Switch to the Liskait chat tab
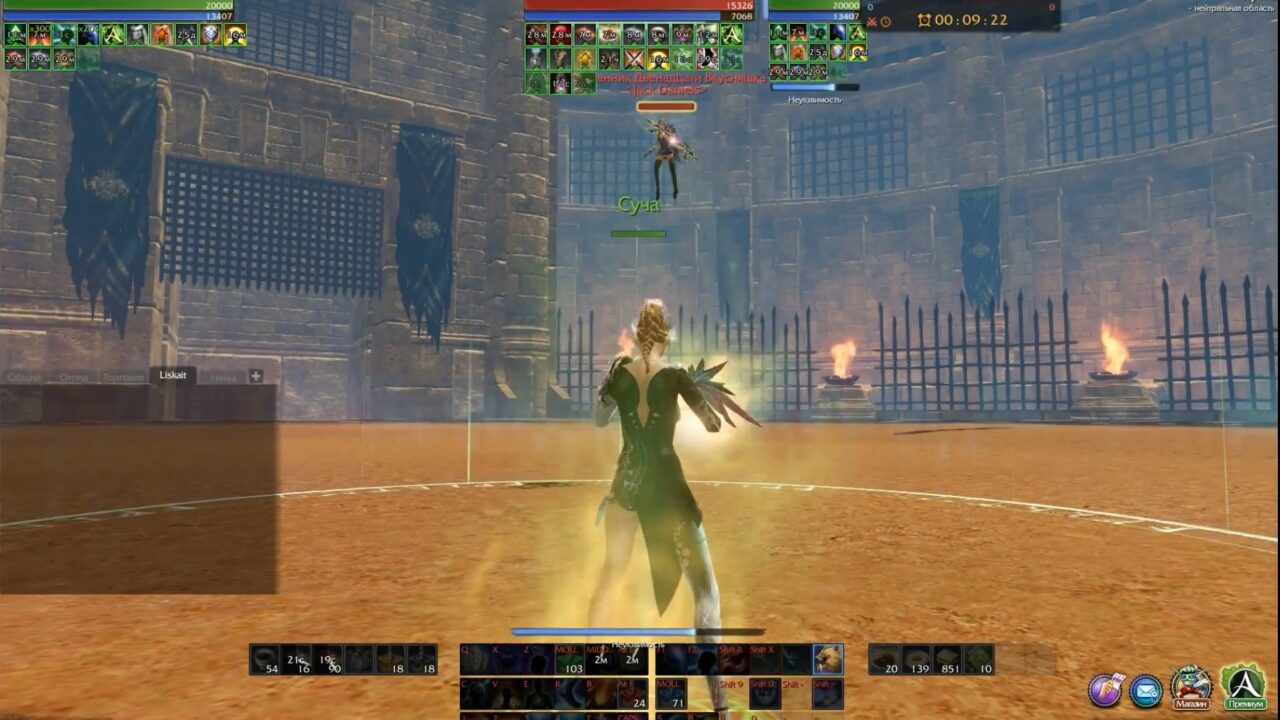Viewport: 1280px width, 720px height. [172, 375]
